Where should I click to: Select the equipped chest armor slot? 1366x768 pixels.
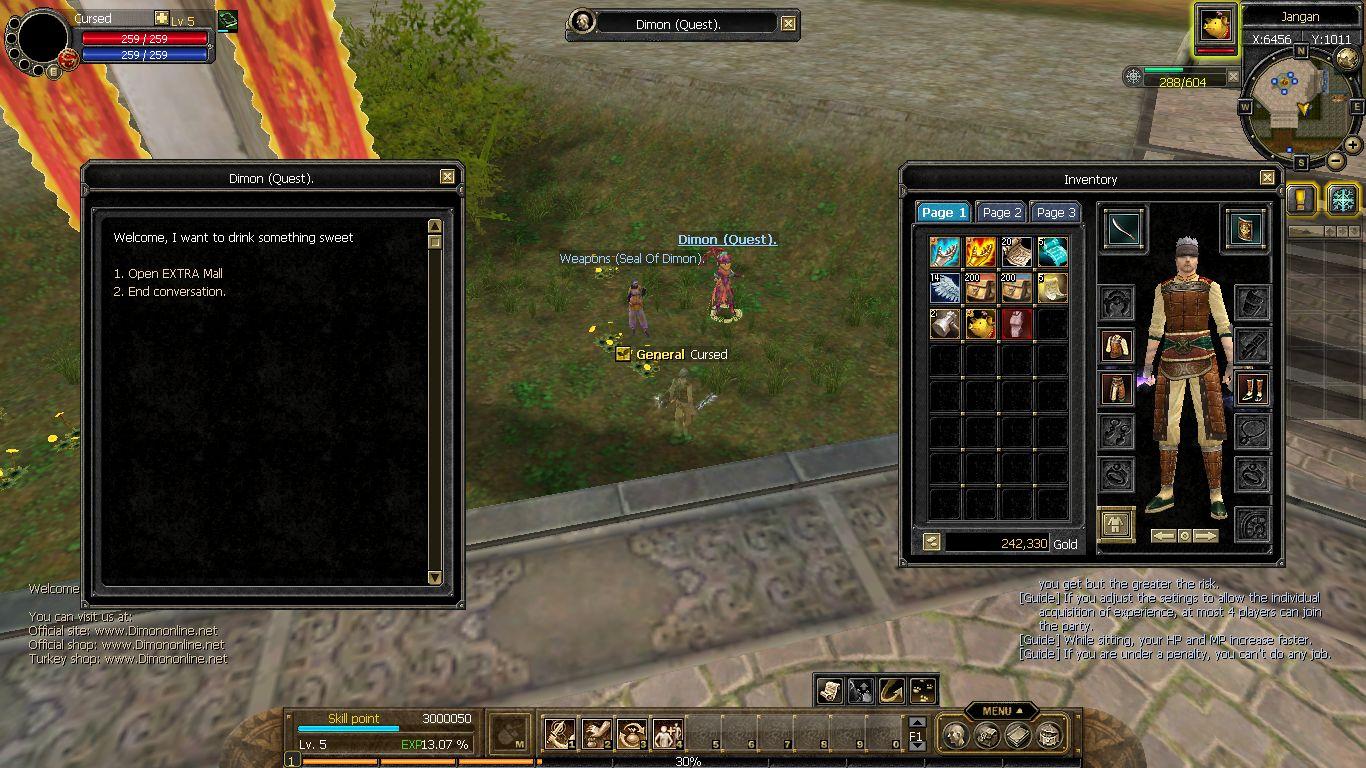pyautogui.click(x=1117, y=346)
